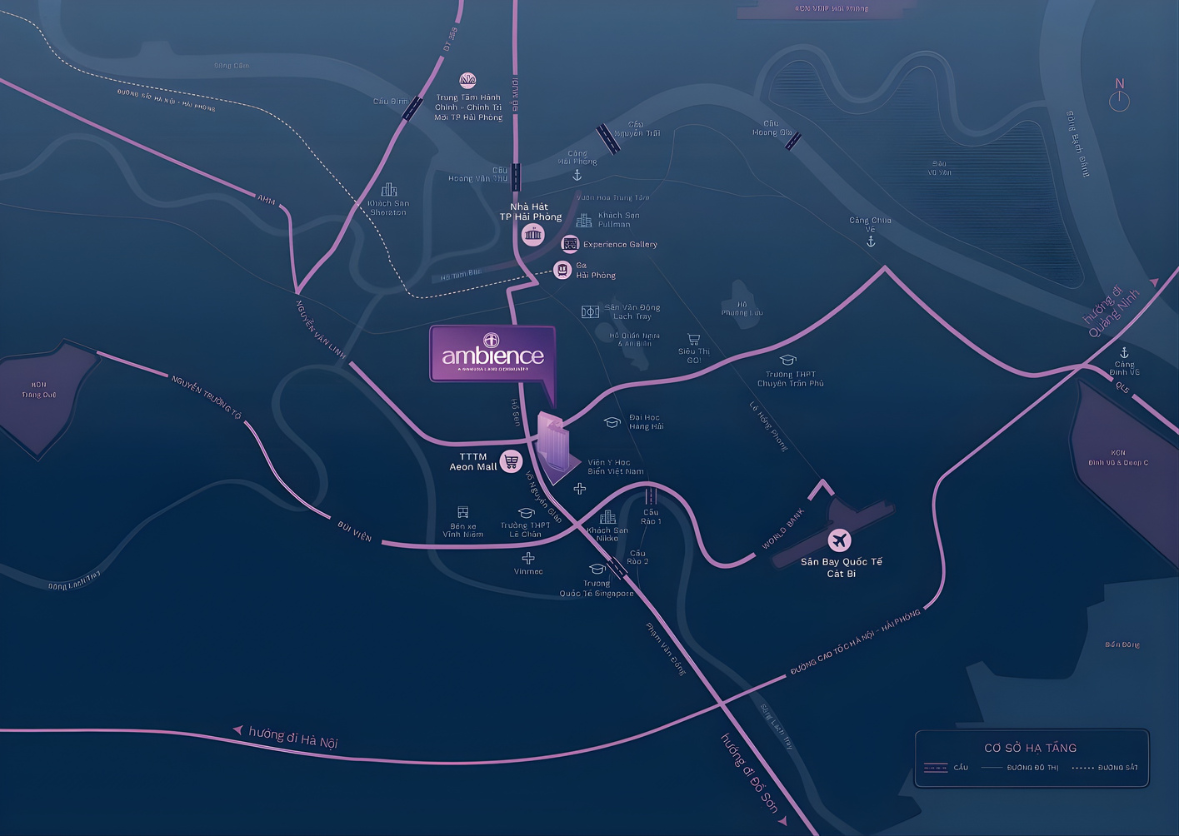
Task: Select the Bến xe Vĩnh Niệm bus icon
Action: 463,512
